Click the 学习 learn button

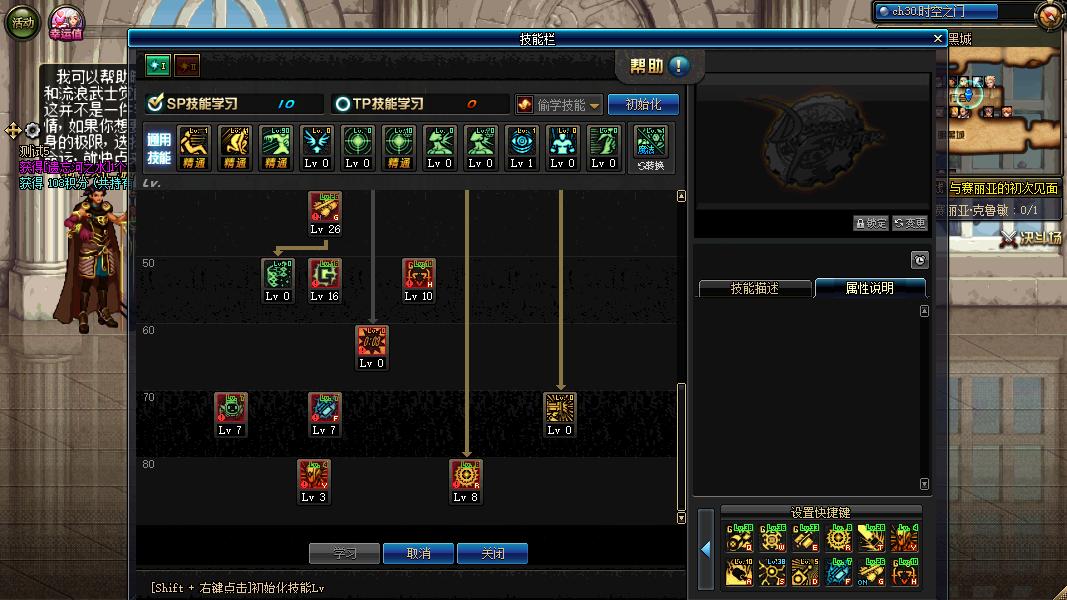pyautogui.click(x=345, y=553)
